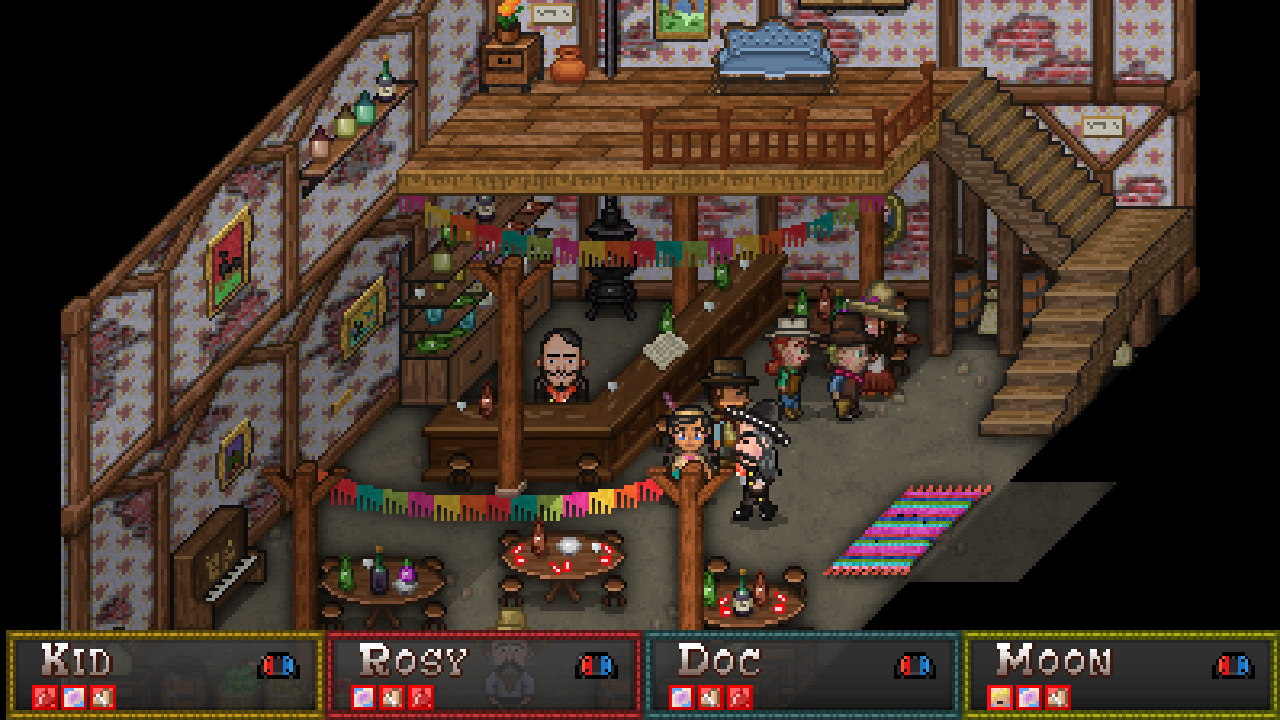Toggle the third status slot under Kid's name
Viewport: 1280px width, 720px height.
102,696
